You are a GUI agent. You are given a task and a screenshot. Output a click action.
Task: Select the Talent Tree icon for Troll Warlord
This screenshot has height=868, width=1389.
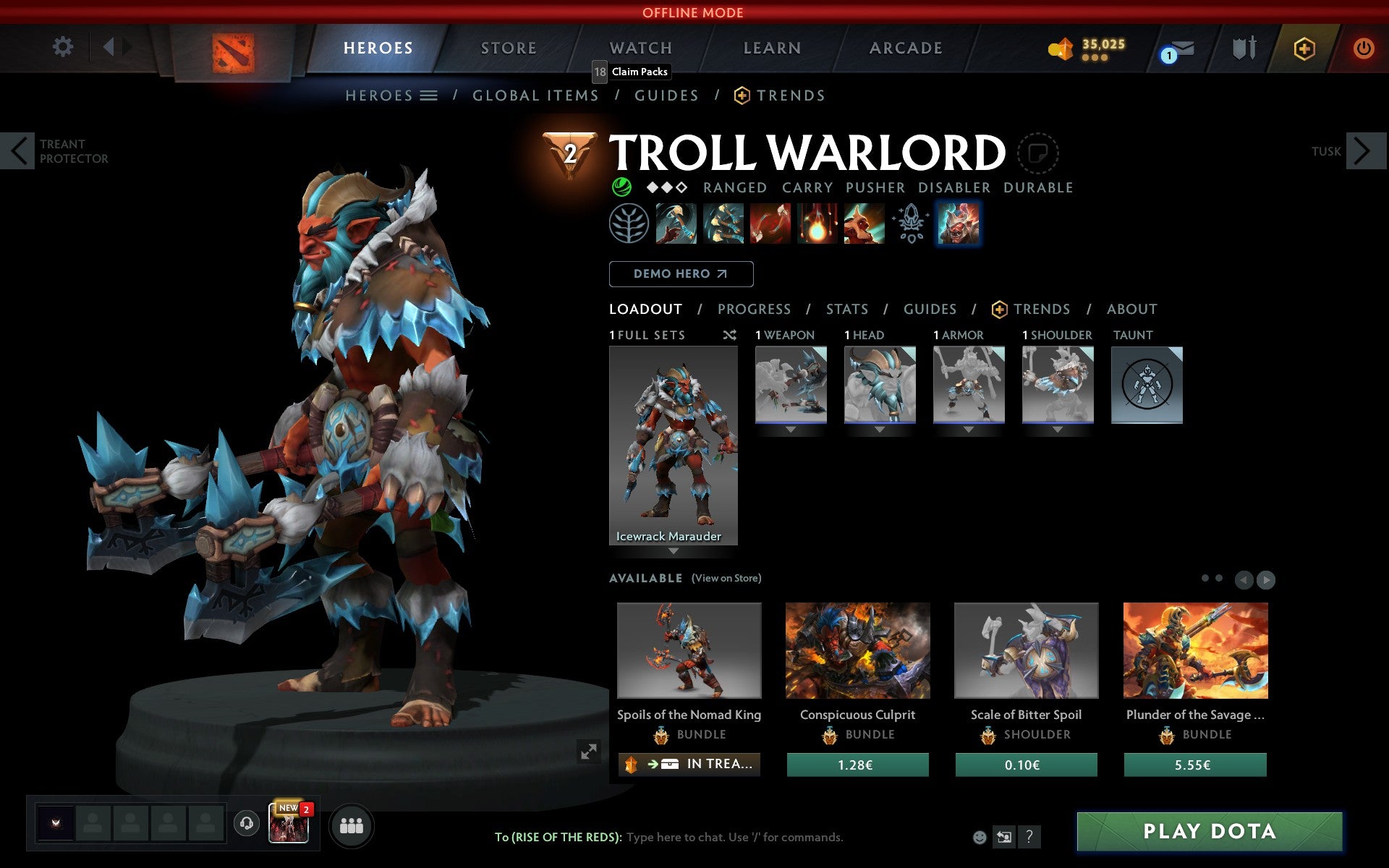[629, 224]
